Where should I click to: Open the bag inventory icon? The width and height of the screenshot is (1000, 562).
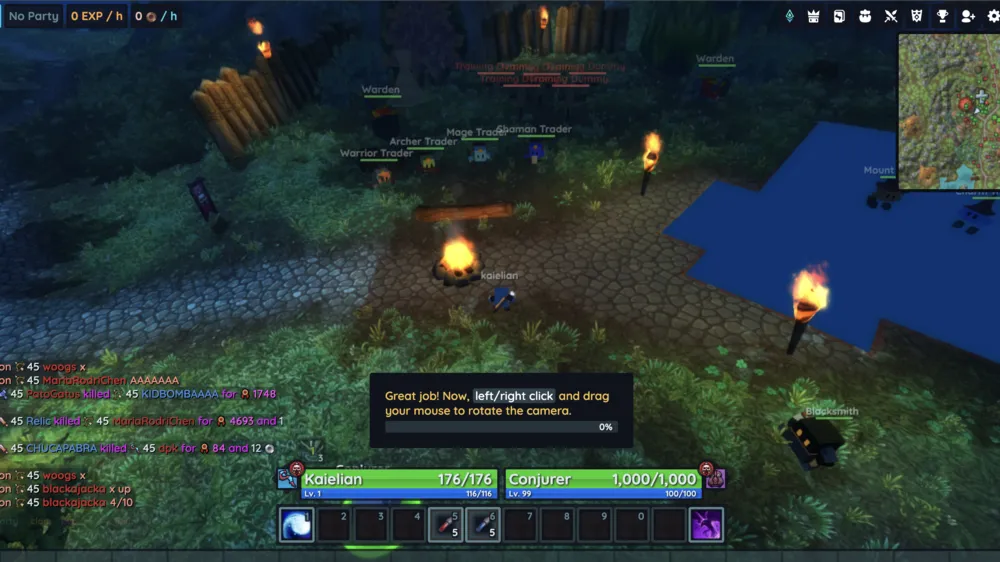(x=865, y=16)
